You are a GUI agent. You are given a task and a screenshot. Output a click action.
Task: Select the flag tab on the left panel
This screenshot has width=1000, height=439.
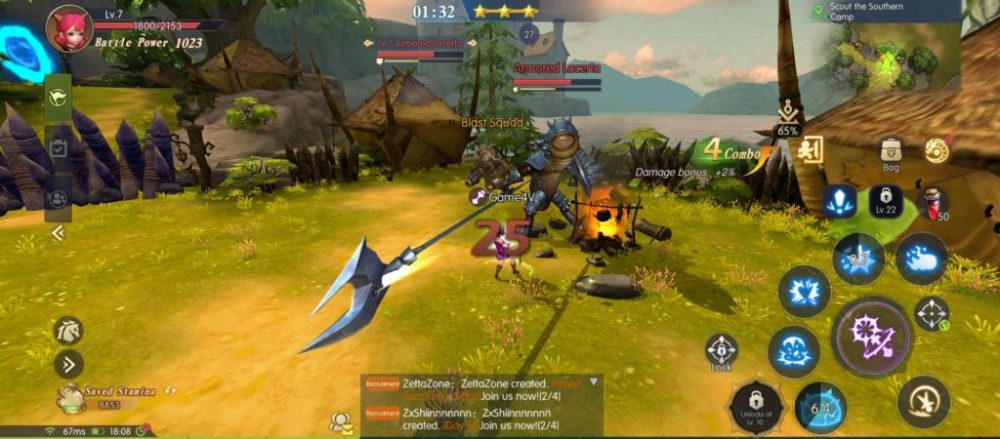click(x=57, y=98)
